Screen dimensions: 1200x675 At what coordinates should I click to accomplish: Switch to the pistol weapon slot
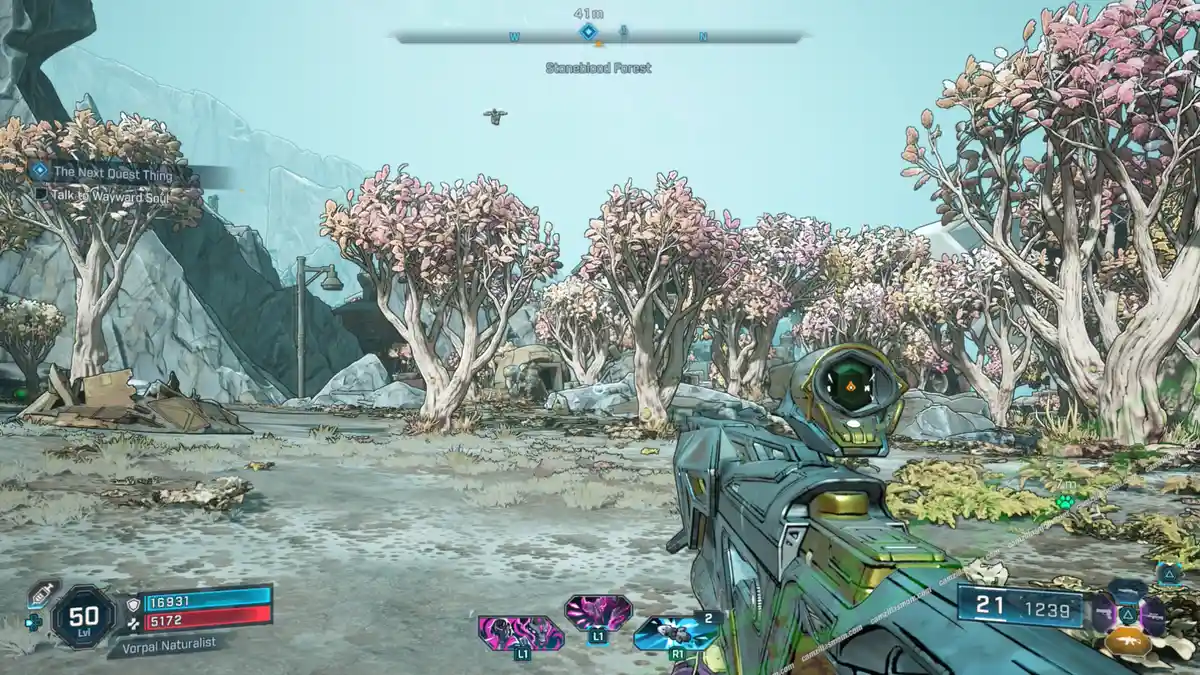pyautogui.click(x=1103, y=613)
